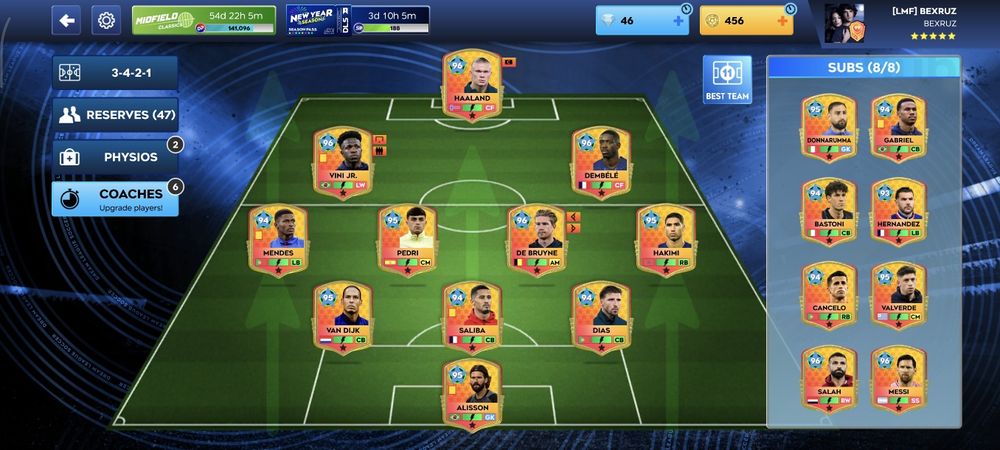Select the Haaland striker card
The image size is (1000, 450).
[471, 86]
